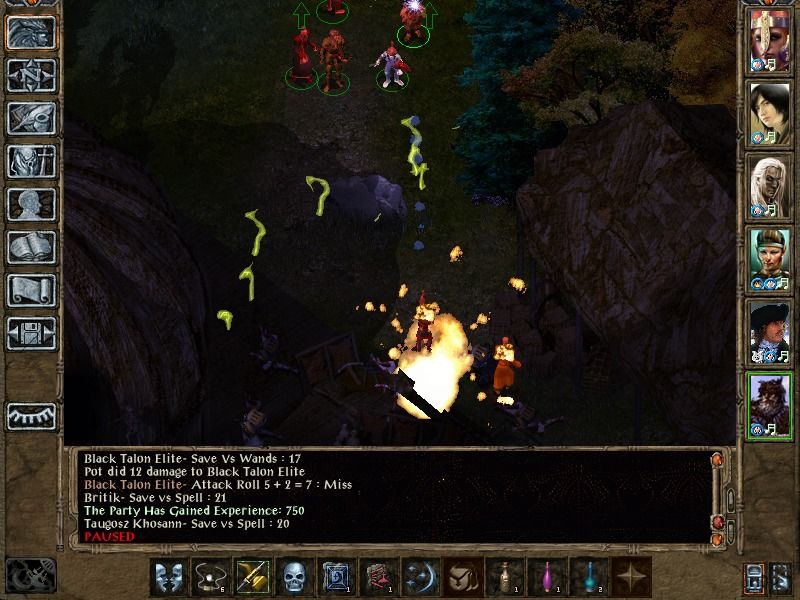800x600 pixels.
Task: Select the green-headband fighter portrait
Action: point(771,257)
